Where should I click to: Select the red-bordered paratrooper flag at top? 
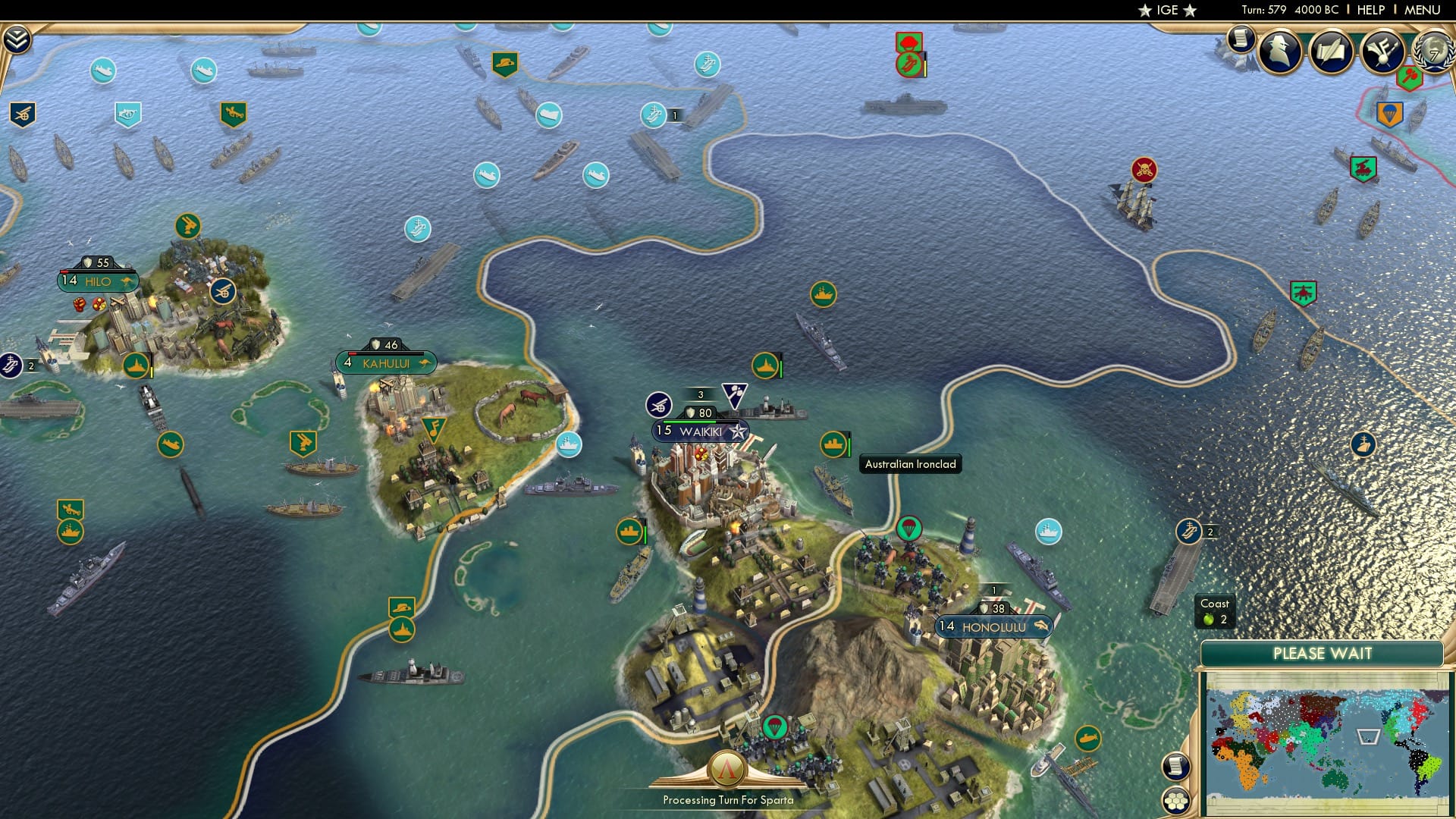[x=908, y=42]
